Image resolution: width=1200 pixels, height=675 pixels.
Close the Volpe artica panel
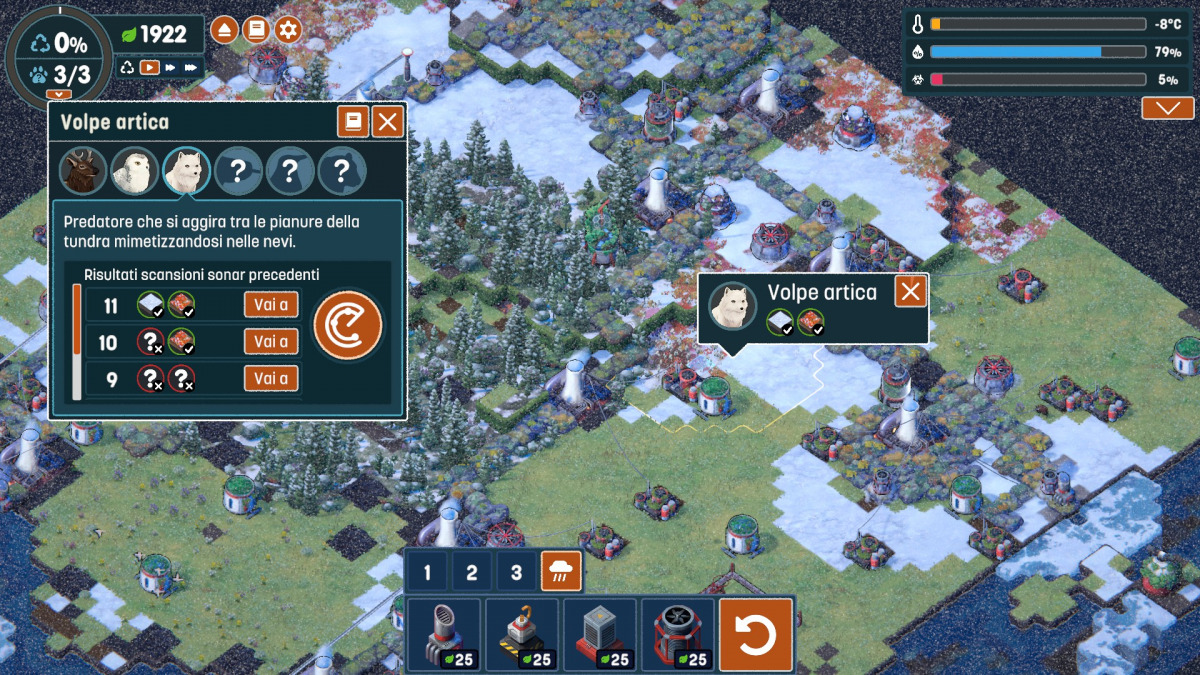[387, 123]
